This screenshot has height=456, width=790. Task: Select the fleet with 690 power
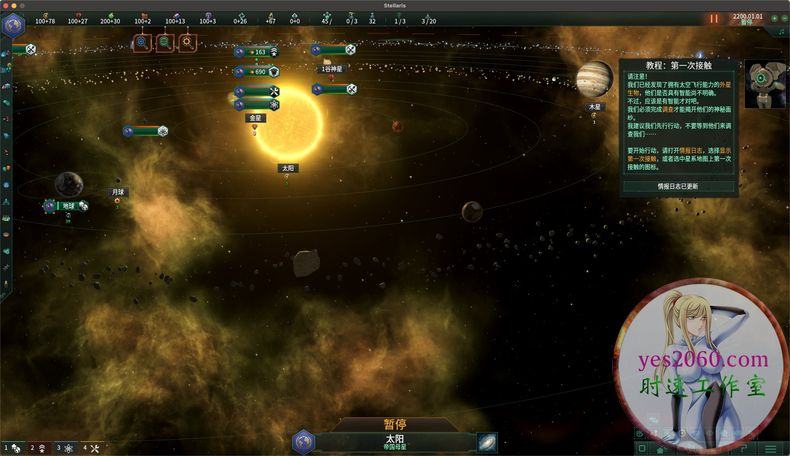256,71
